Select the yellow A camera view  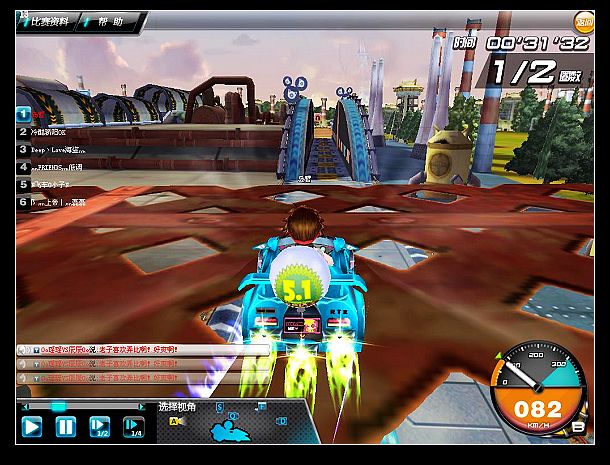point(176,422)
